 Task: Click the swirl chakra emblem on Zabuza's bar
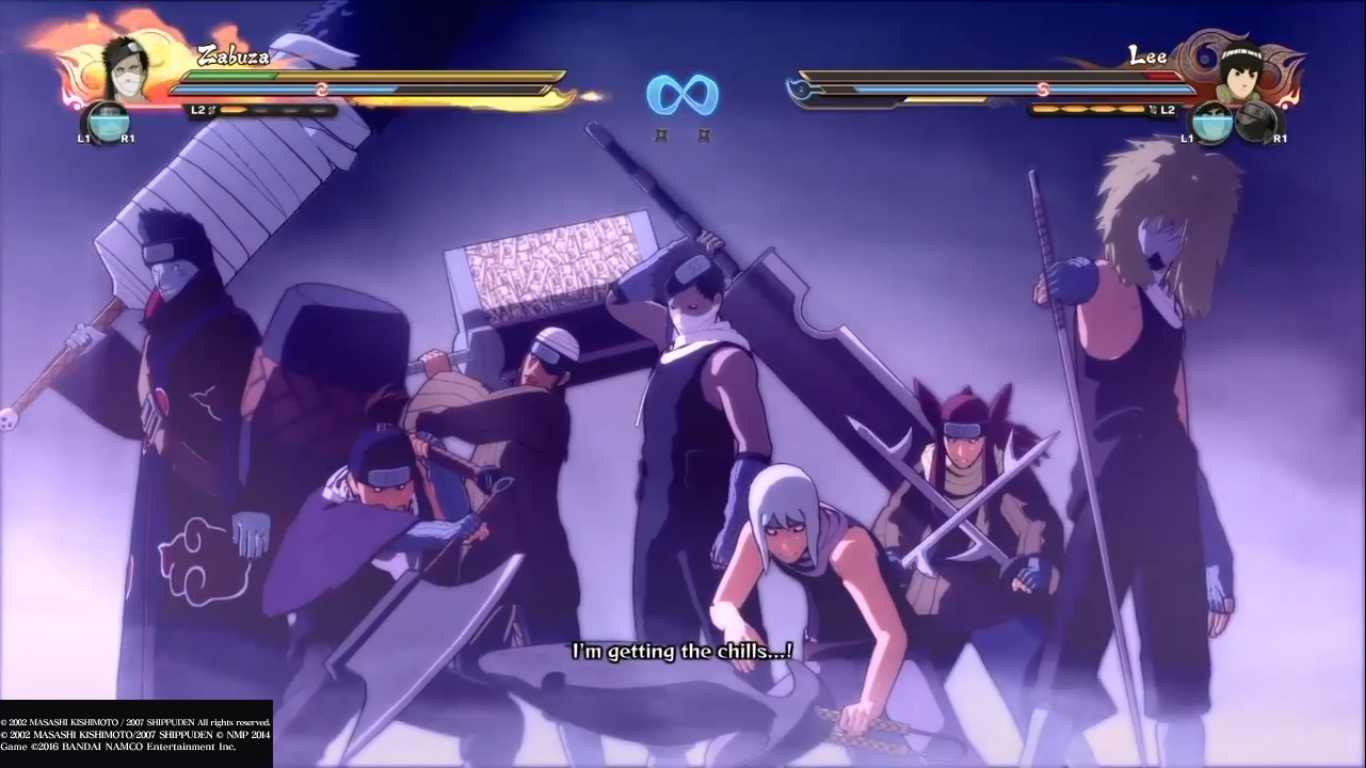click(x=321, y=88)
